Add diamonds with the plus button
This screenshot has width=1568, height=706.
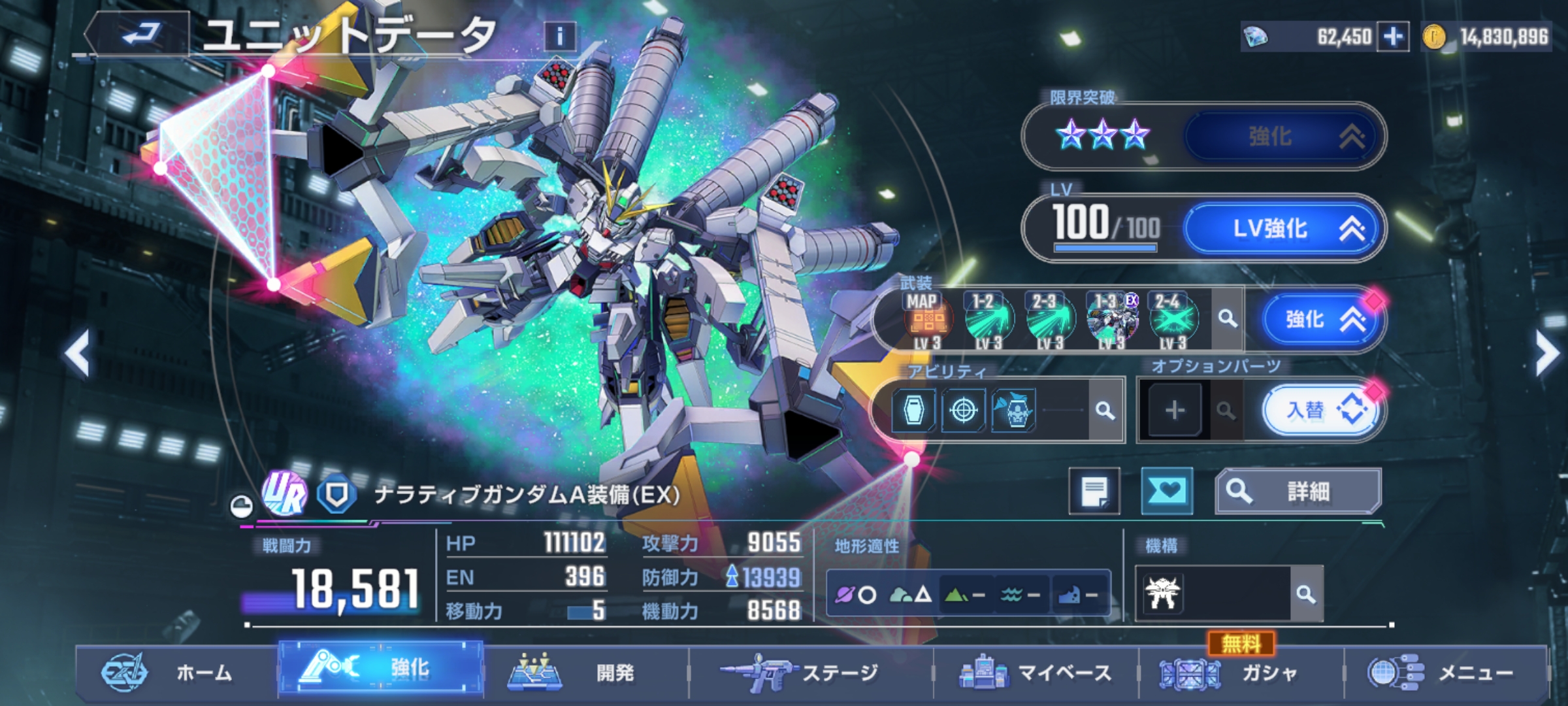[x=1393, y=37]
